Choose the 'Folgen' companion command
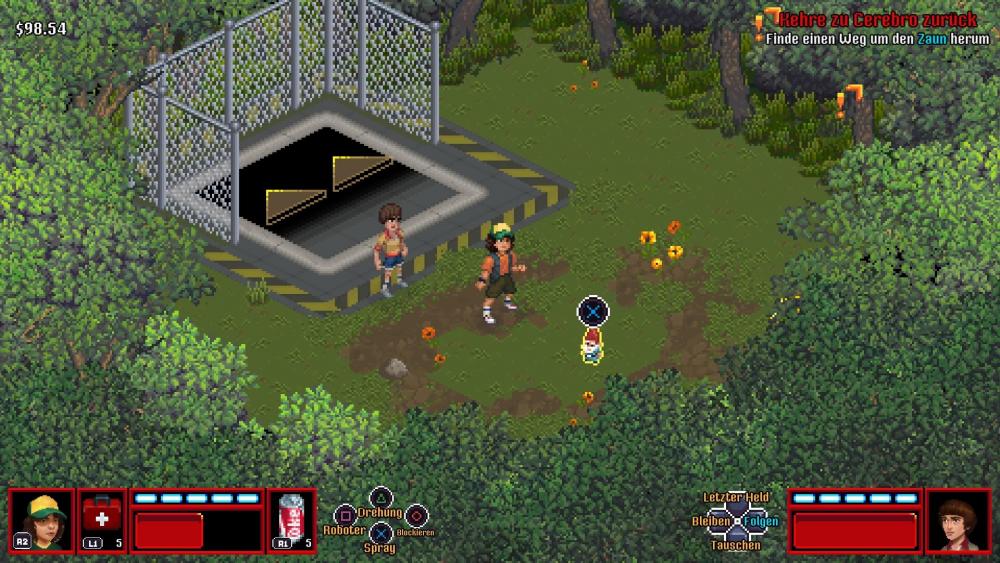The width and height of the screenshot is (1000, 563). click(761, 521)
